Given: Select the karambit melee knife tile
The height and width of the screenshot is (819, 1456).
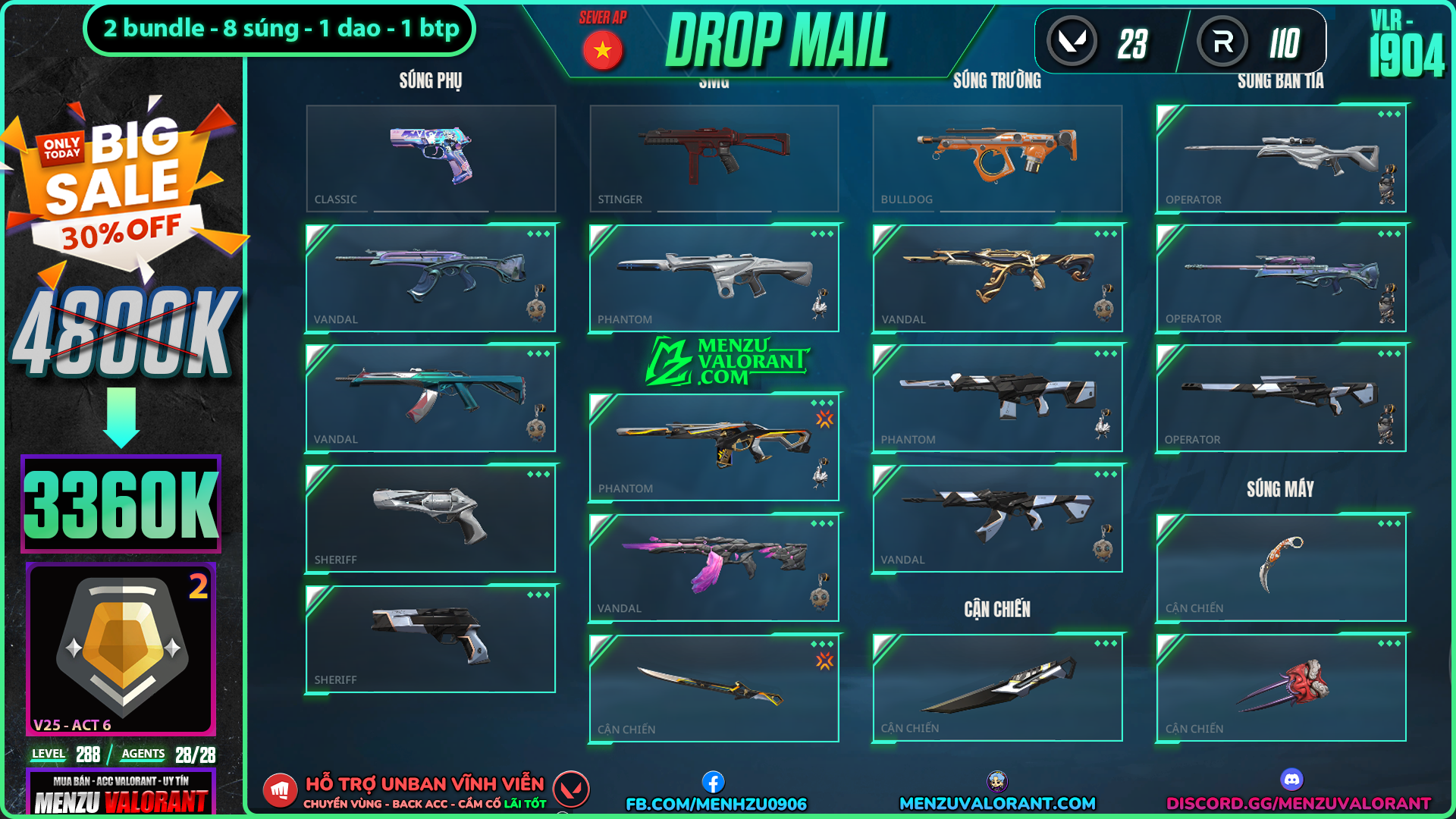Looking at the screenshot, I should pyautogui.click(x=1281, y=567).
